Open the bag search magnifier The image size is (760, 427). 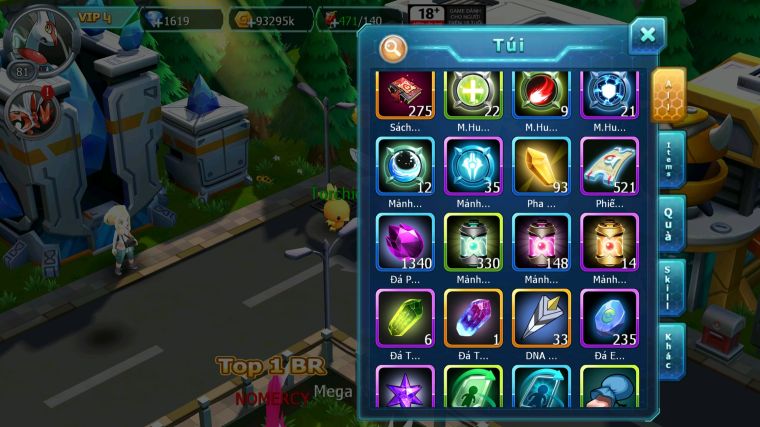393,47
